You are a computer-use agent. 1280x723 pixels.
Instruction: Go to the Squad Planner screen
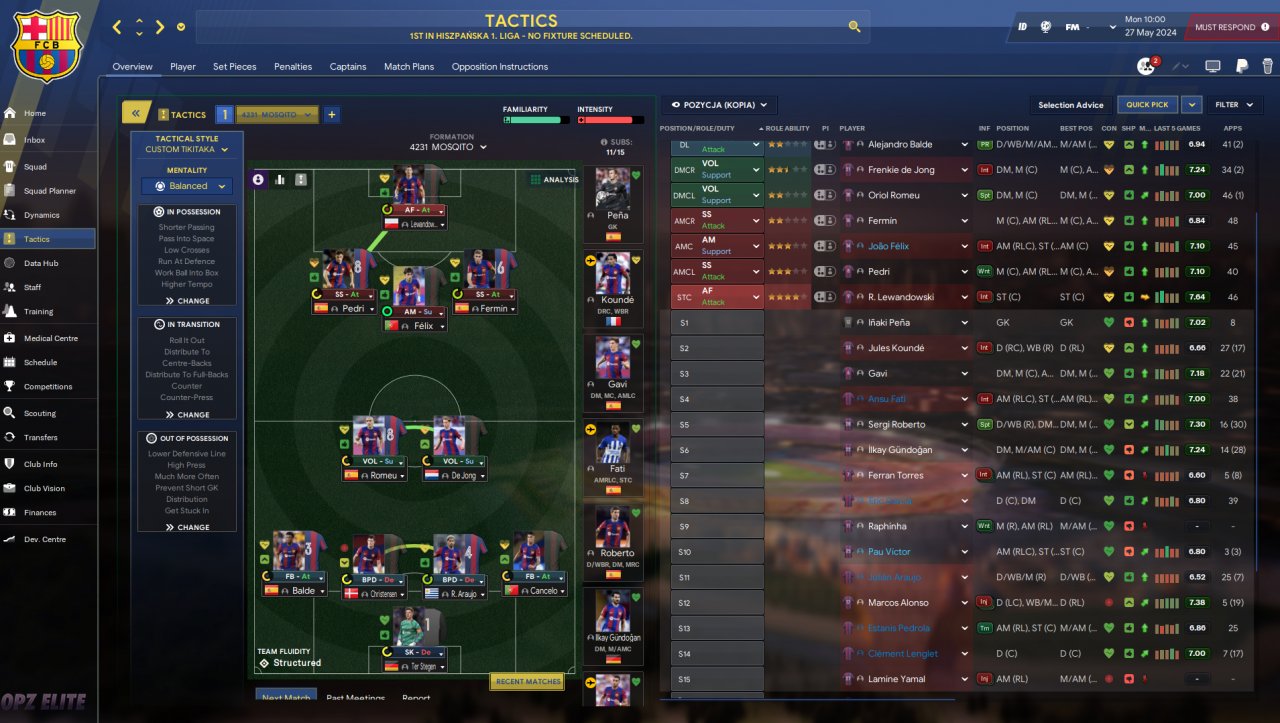[49, 191]
